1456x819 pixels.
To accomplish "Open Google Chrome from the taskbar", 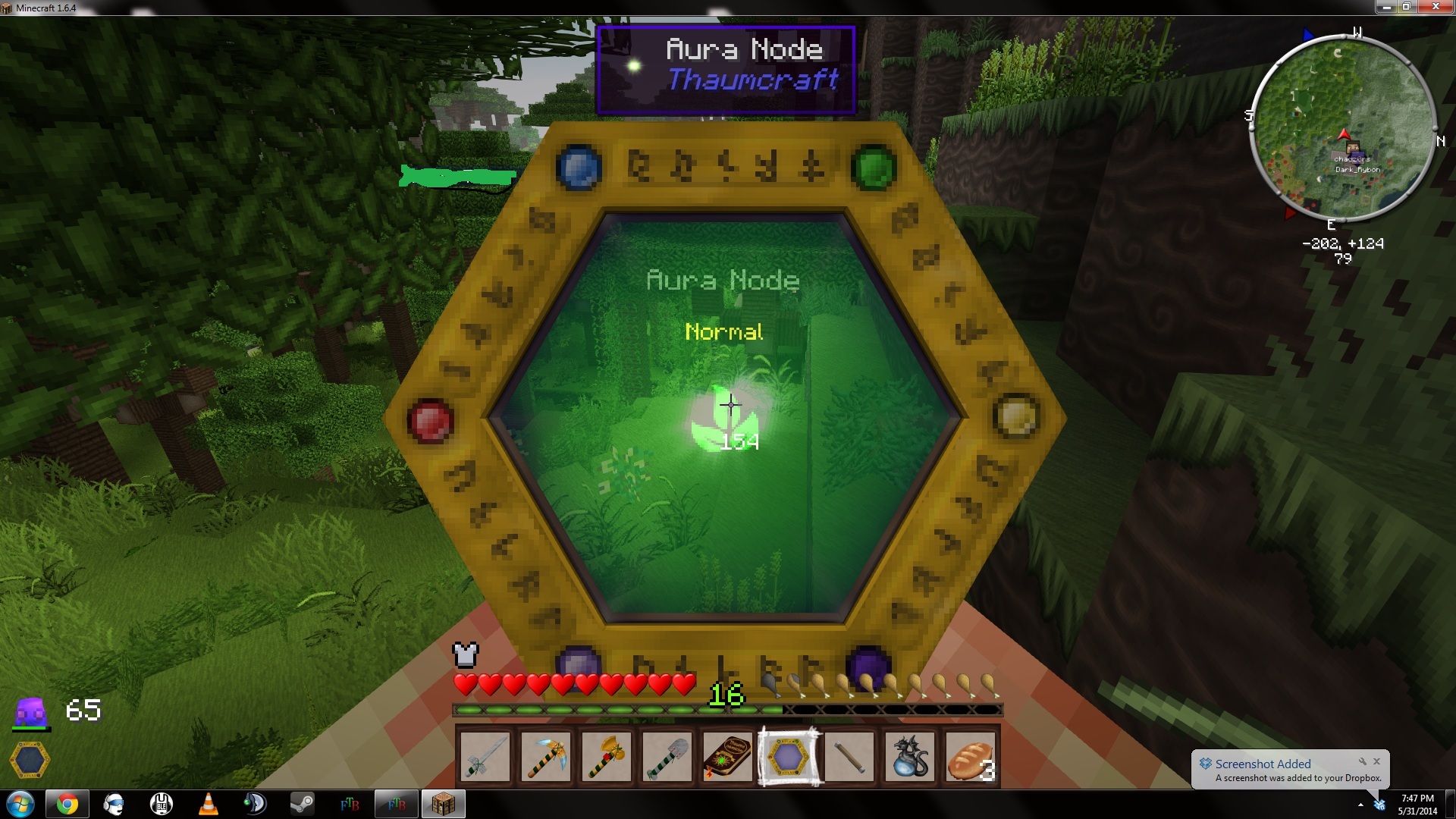I will click(x=67, y=804).
